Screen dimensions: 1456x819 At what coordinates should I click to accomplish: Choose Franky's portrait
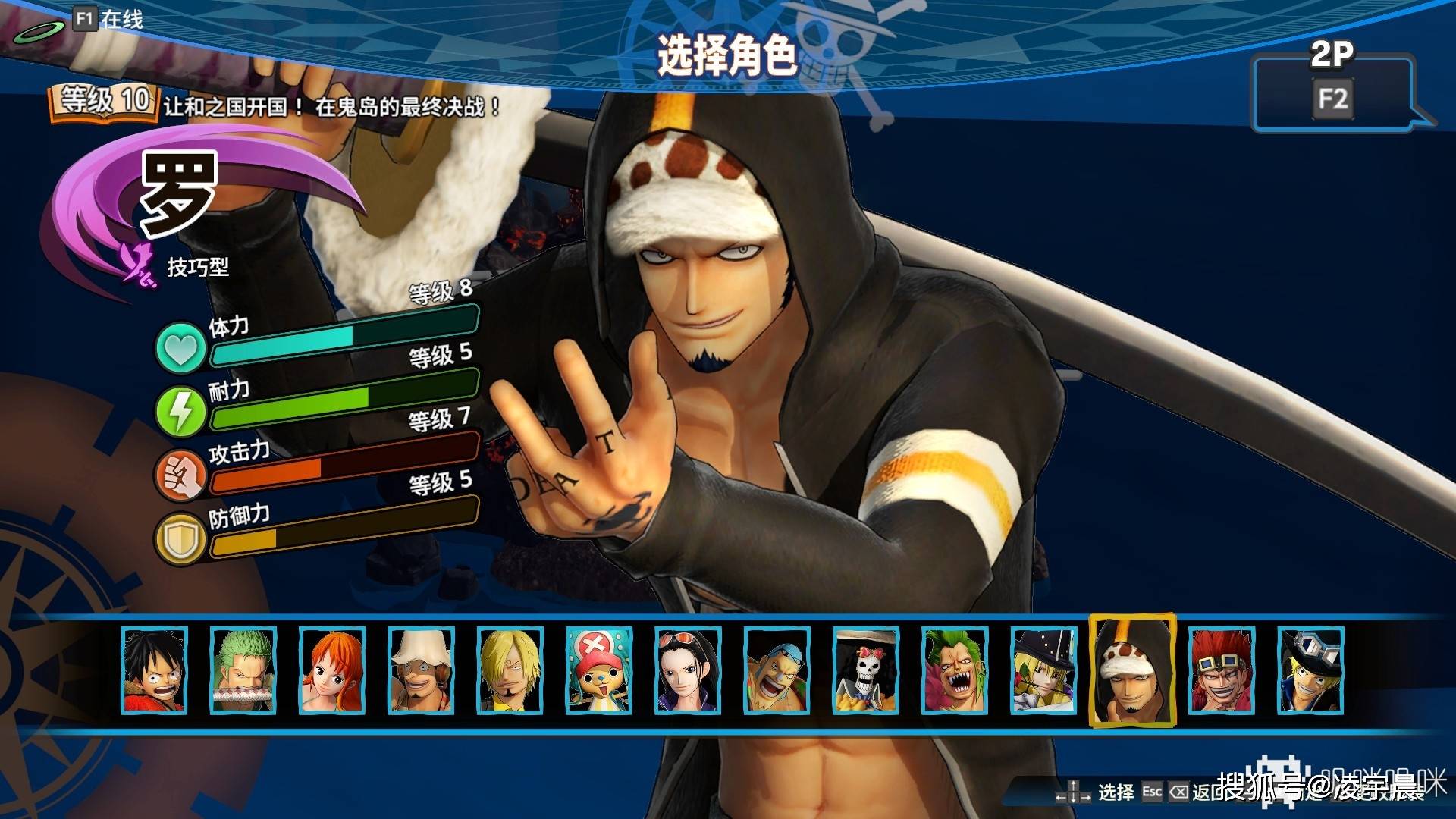click(x=777, y=670)
